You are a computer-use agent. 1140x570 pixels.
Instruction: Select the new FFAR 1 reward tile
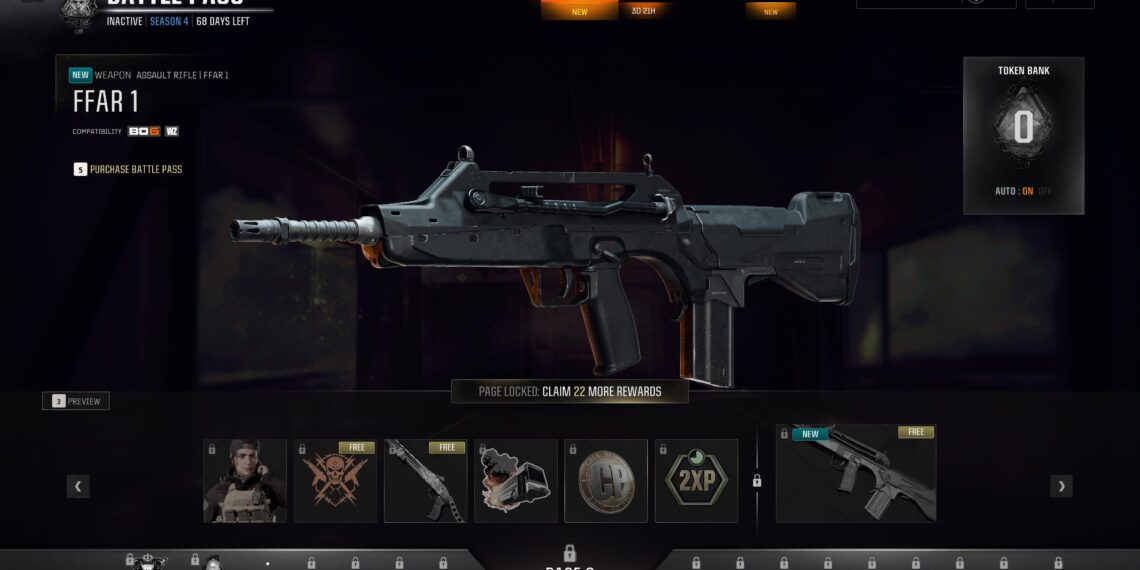pos(856,473)
